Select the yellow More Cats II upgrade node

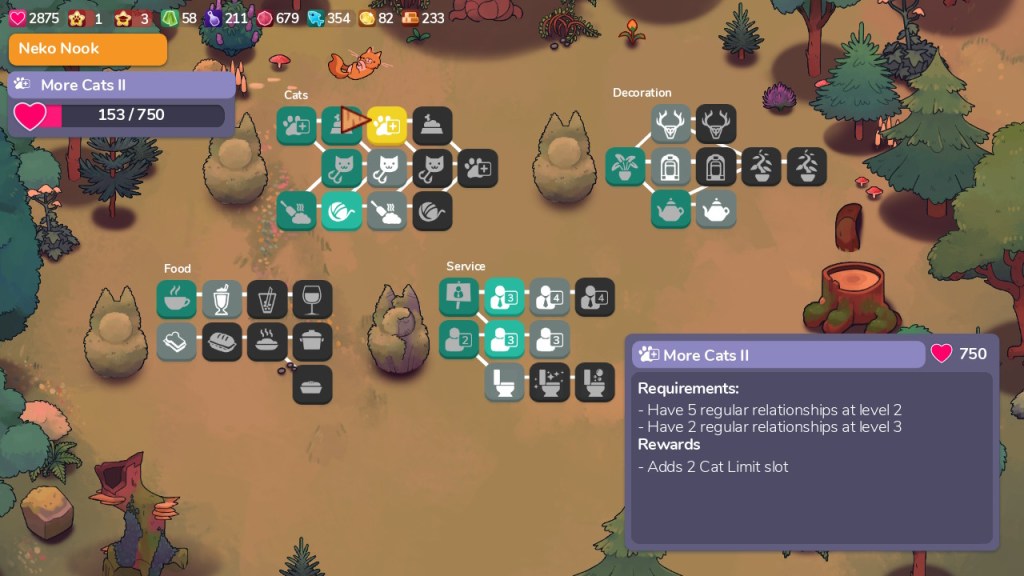[387, 125]
